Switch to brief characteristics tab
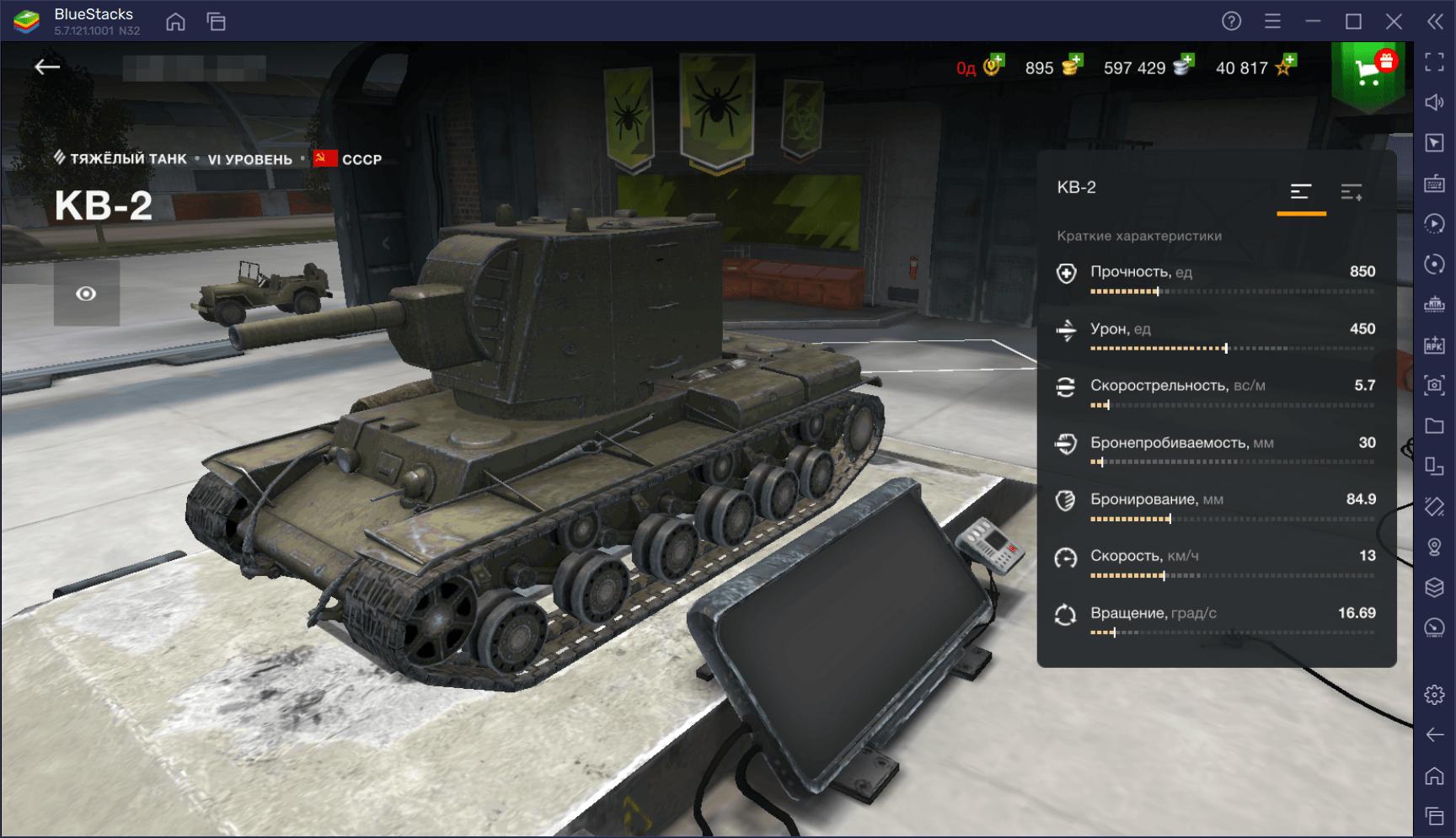 click(x=1301, y=193)
